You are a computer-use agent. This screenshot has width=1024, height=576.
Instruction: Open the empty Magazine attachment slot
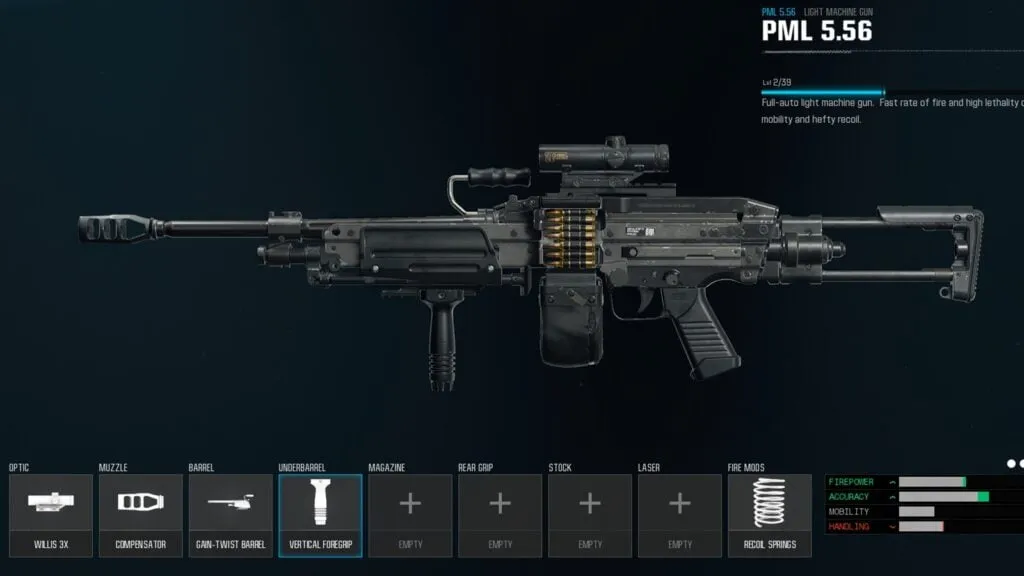click(x=410, y=515)
